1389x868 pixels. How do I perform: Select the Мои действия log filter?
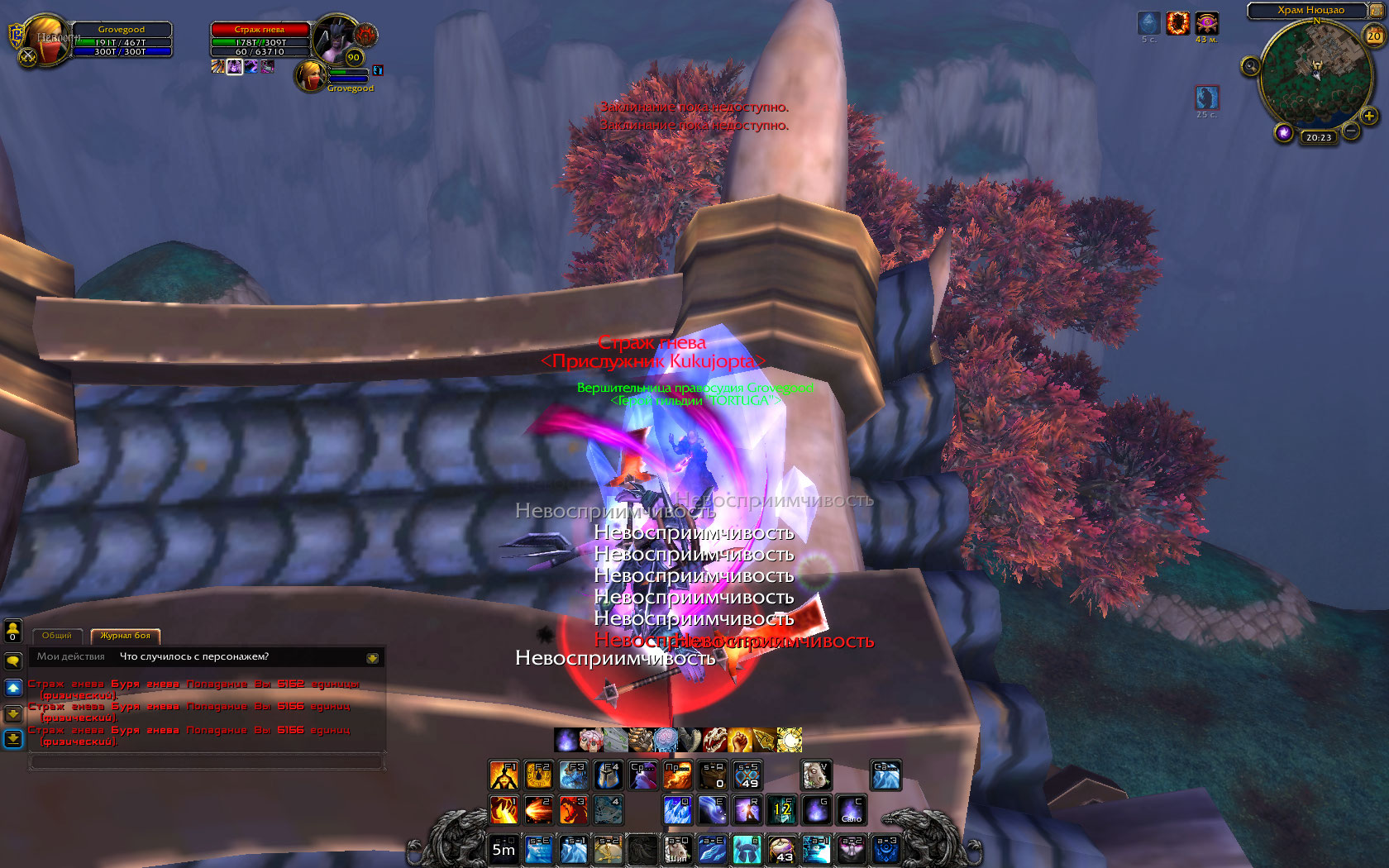(x=71, y=657)
